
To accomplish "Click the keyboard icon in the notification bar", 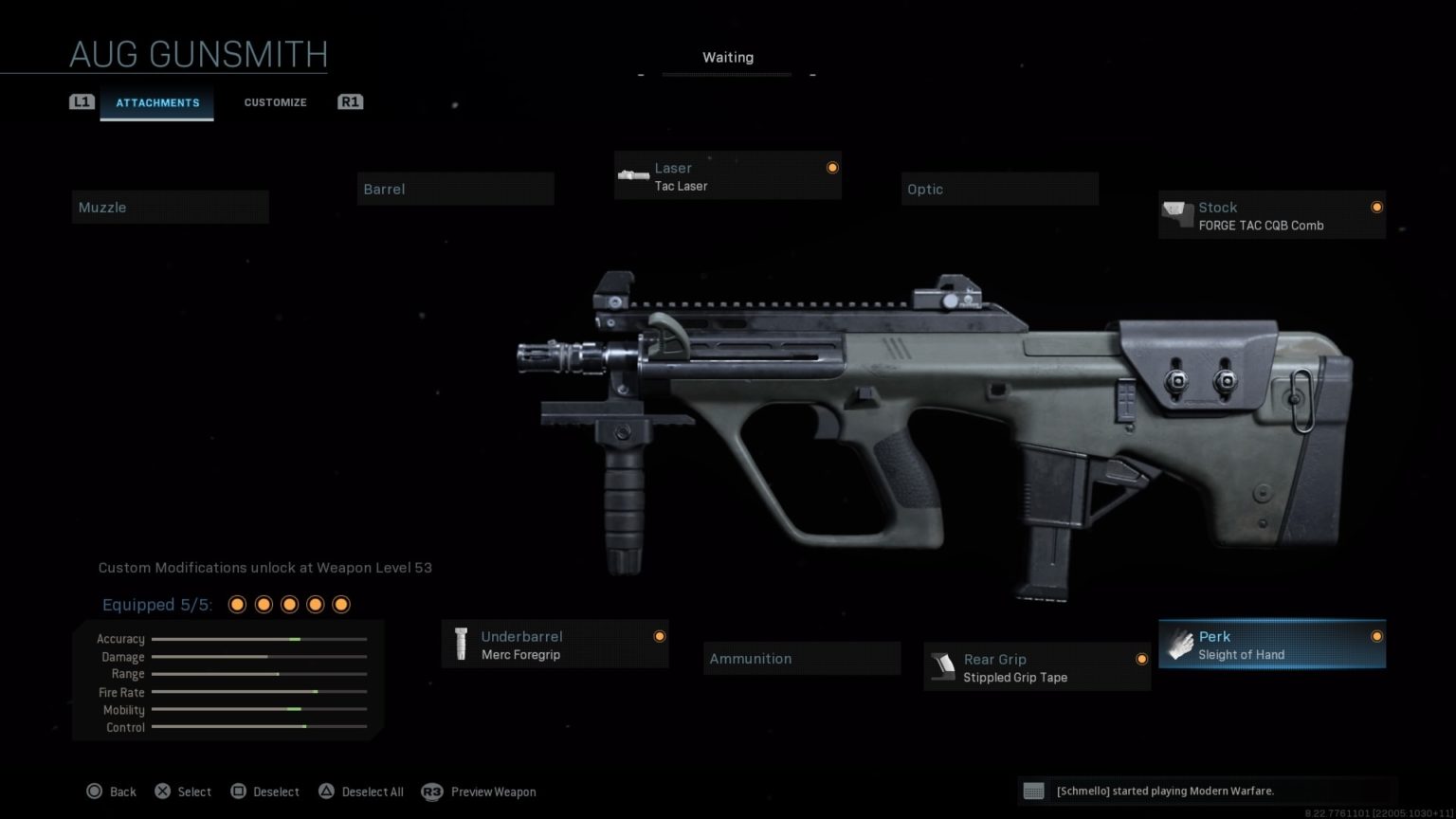I will [1034, 791].
